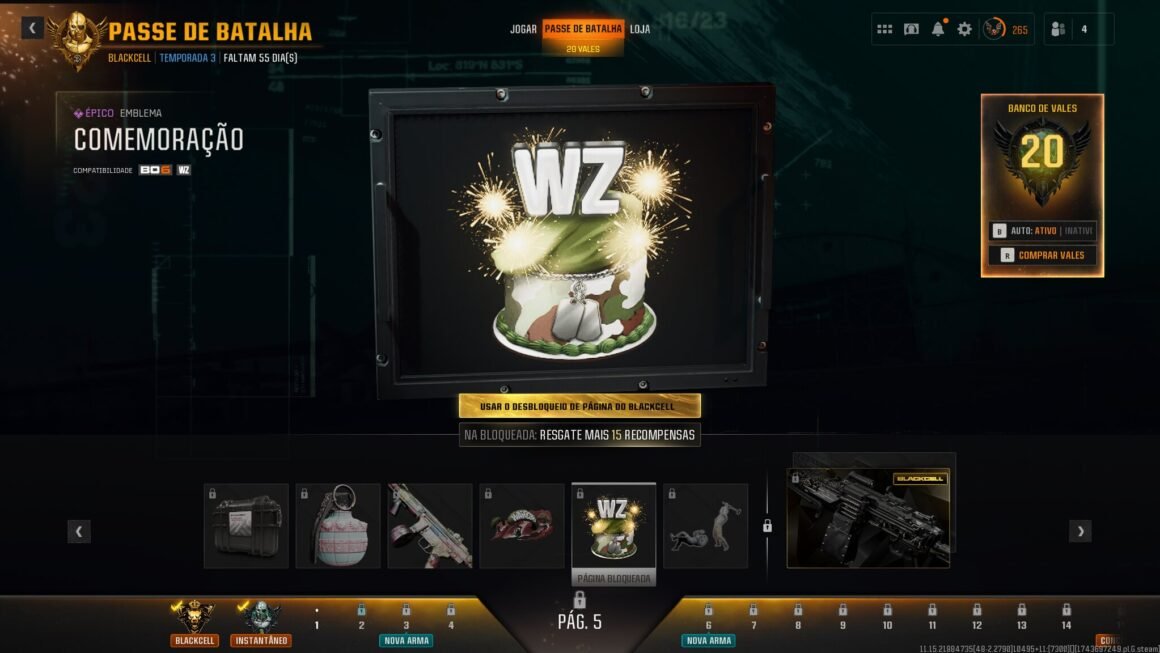Go to the Instantâneo page marker
Viewport: 1160px width, 653px height.
261,622
